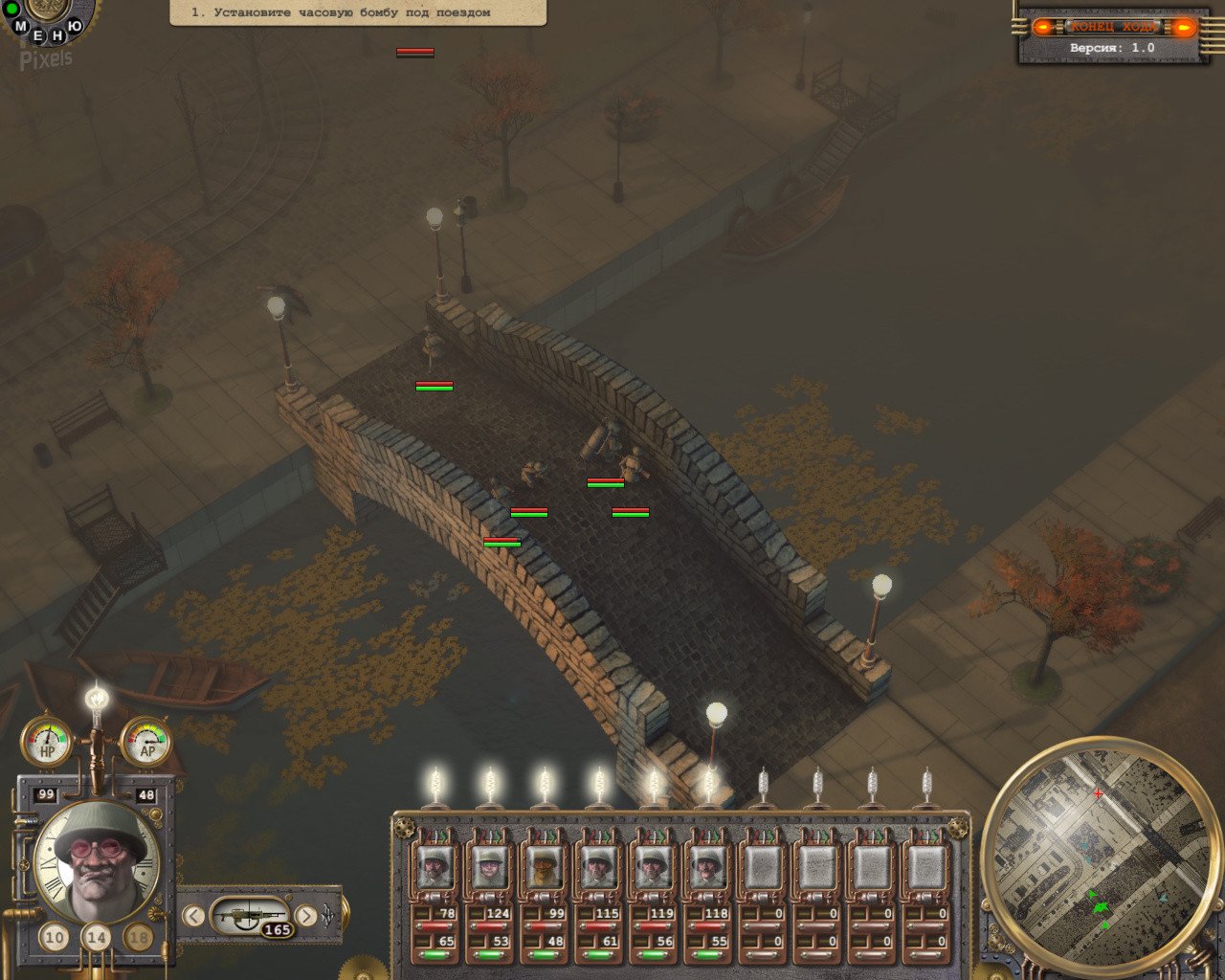The image size is (1225, 980).
Task: End the turn with the КОНЕЦ ХОДА button
Action: click(x=1114, y=27)
